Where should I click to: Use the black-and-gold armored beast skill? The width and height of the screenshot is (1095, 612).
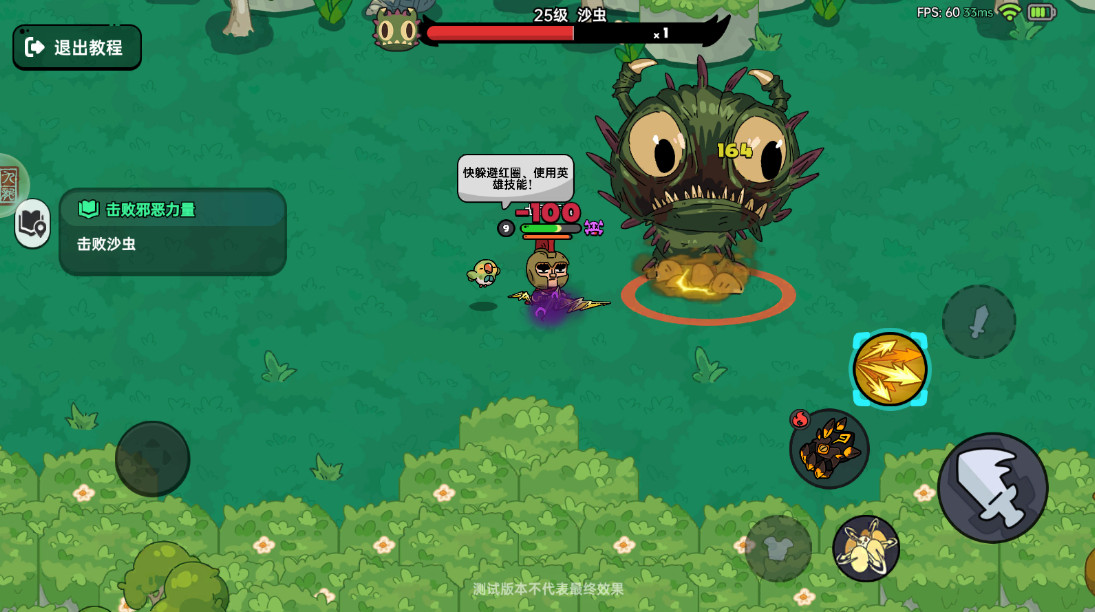829,449
